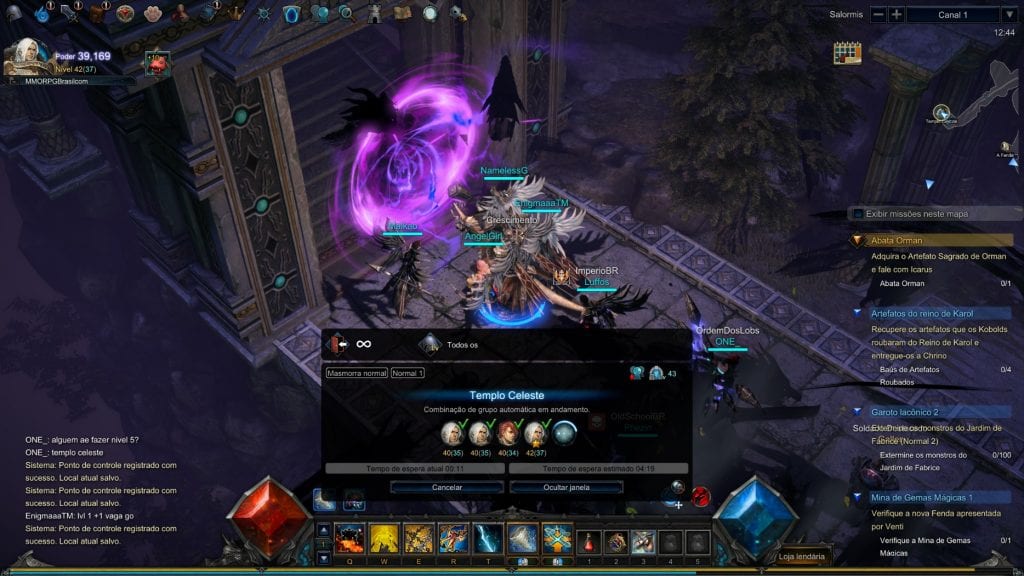
Task: Zoom out the minimap with minus button
Action: click(878, 14)
